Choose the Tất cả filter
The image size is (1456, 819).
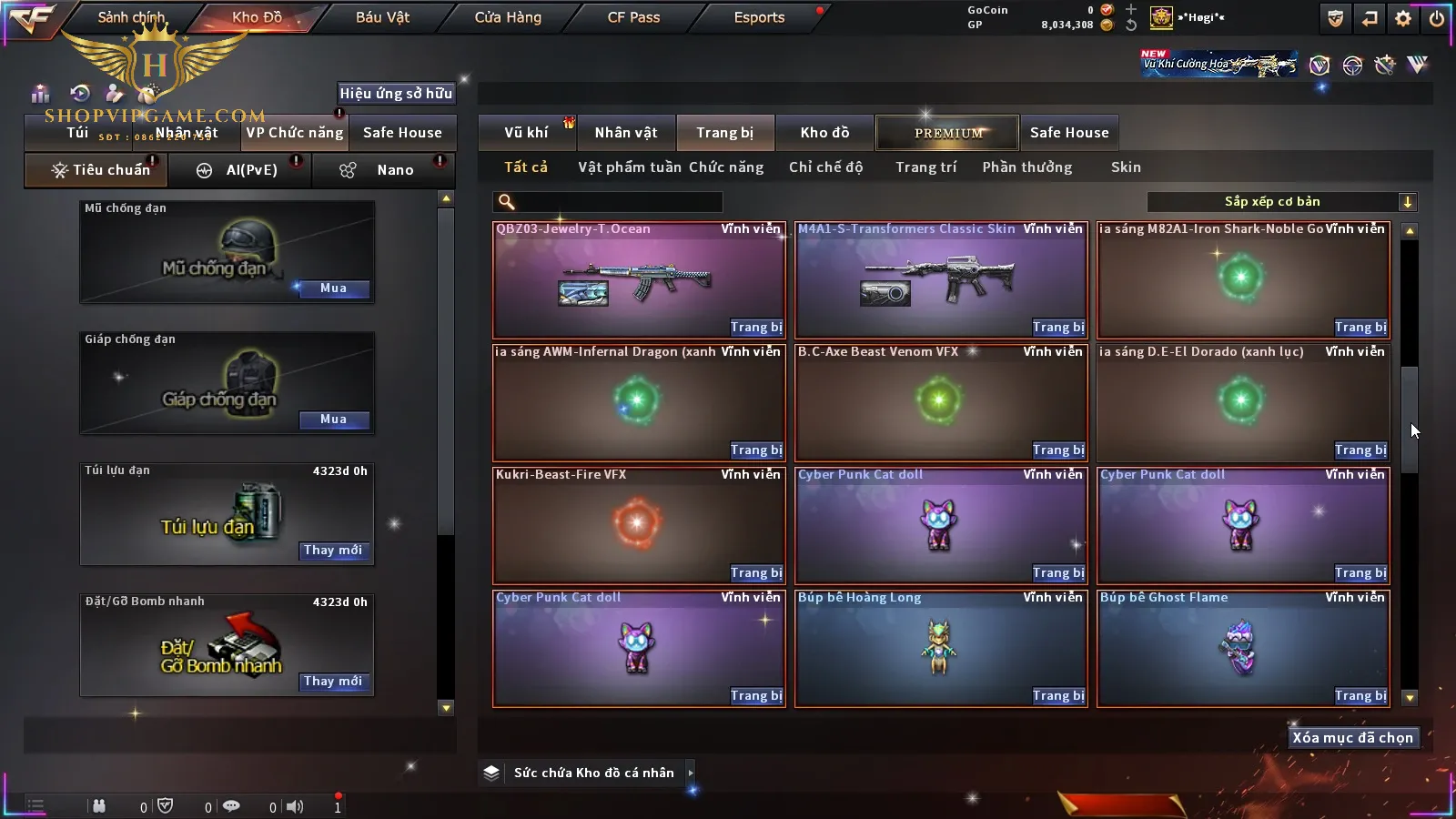[526, 167]
